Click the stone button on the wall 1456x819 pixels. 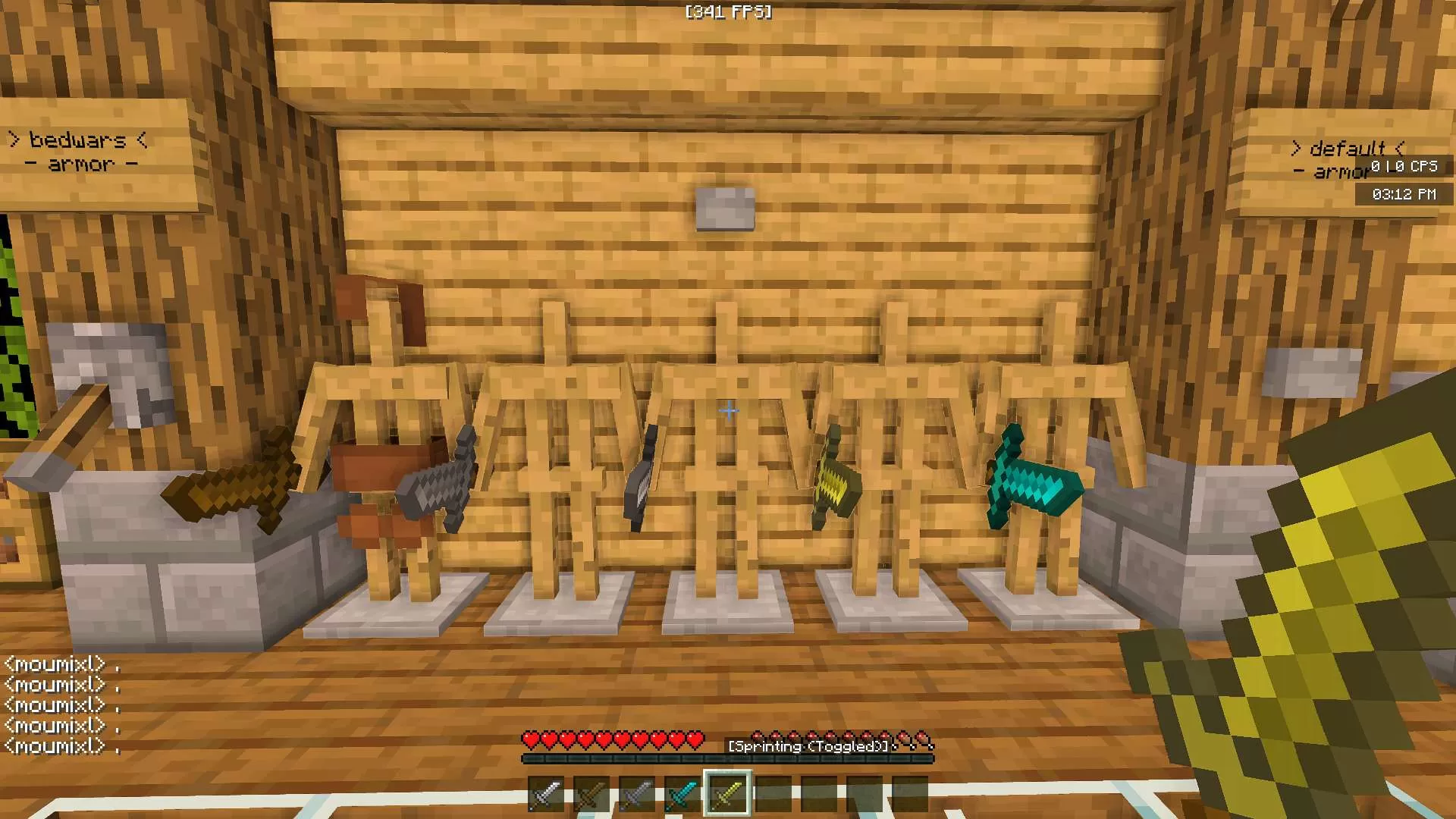coord(724,210)
